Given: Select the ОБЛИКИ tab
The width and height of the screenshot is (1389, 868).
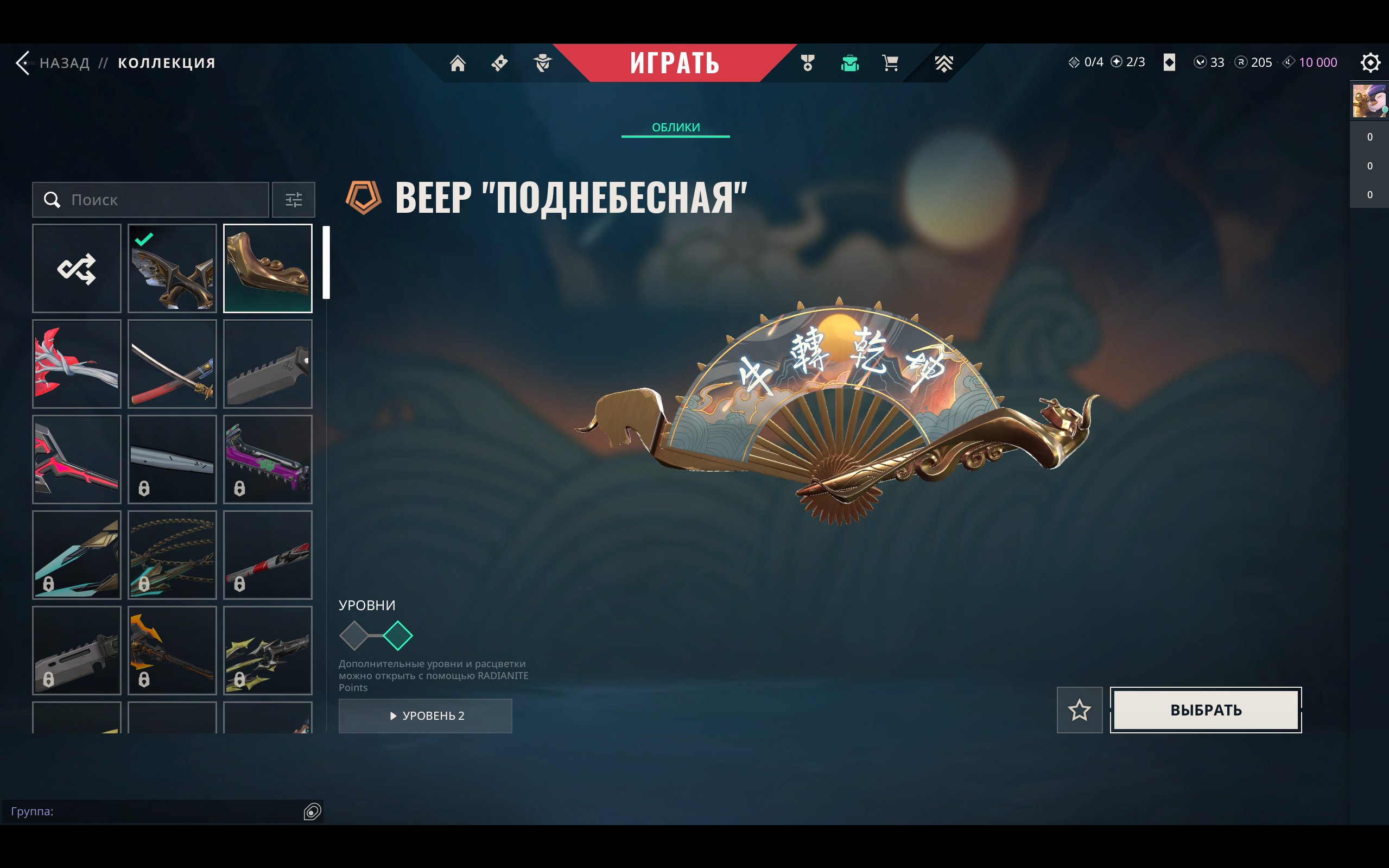Looking at the screenshot, I should tap(676, 128).
